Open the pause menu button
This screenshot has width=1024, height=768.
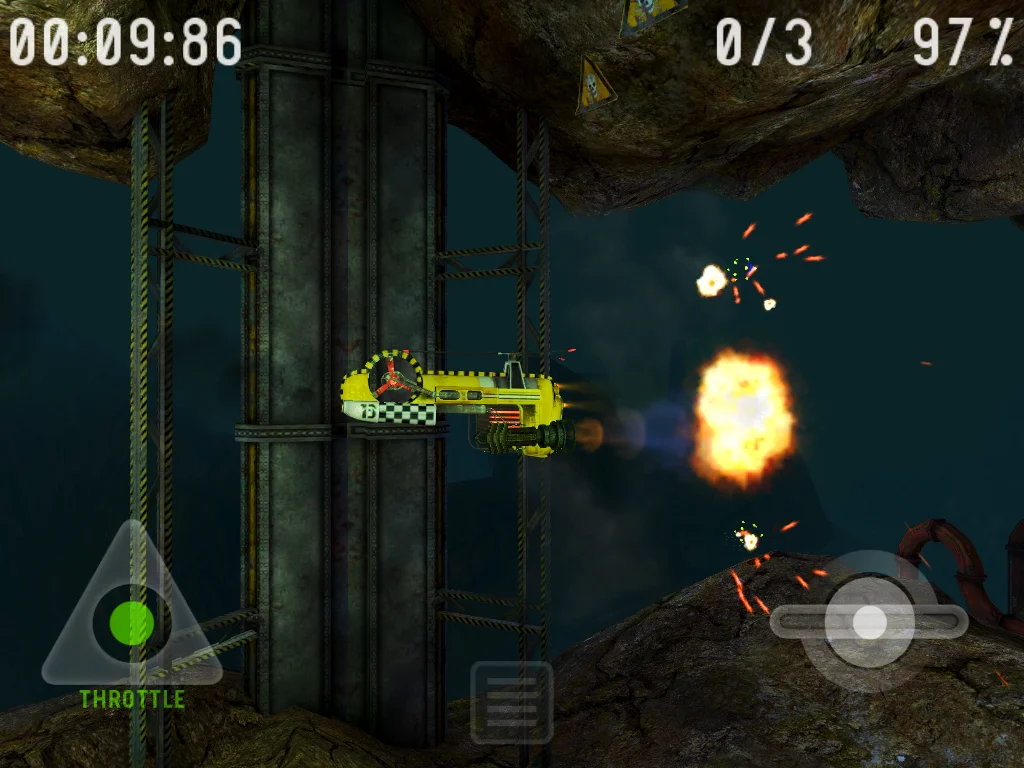coord(512,702)
